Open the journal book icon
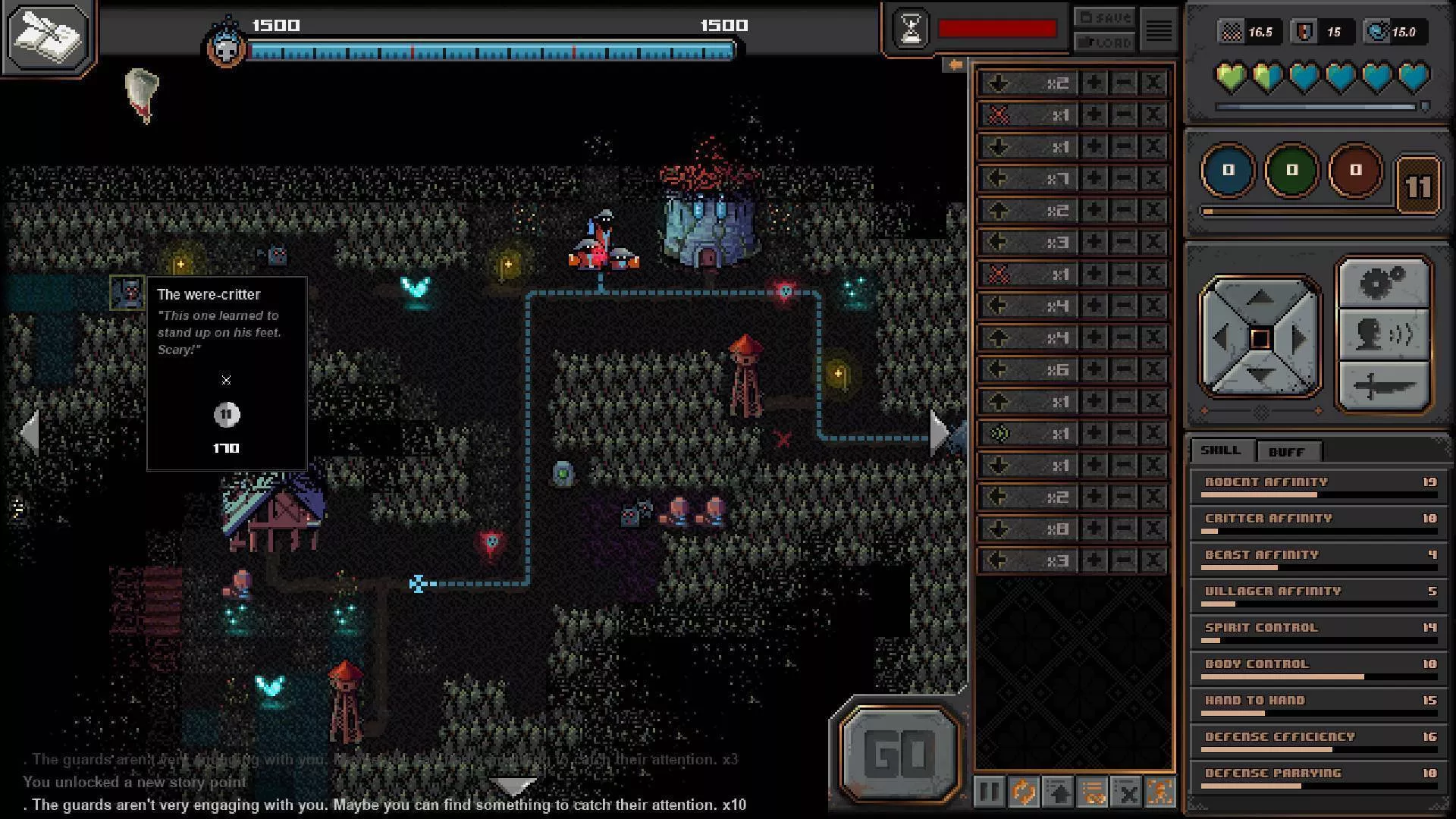 coord(49,36)
